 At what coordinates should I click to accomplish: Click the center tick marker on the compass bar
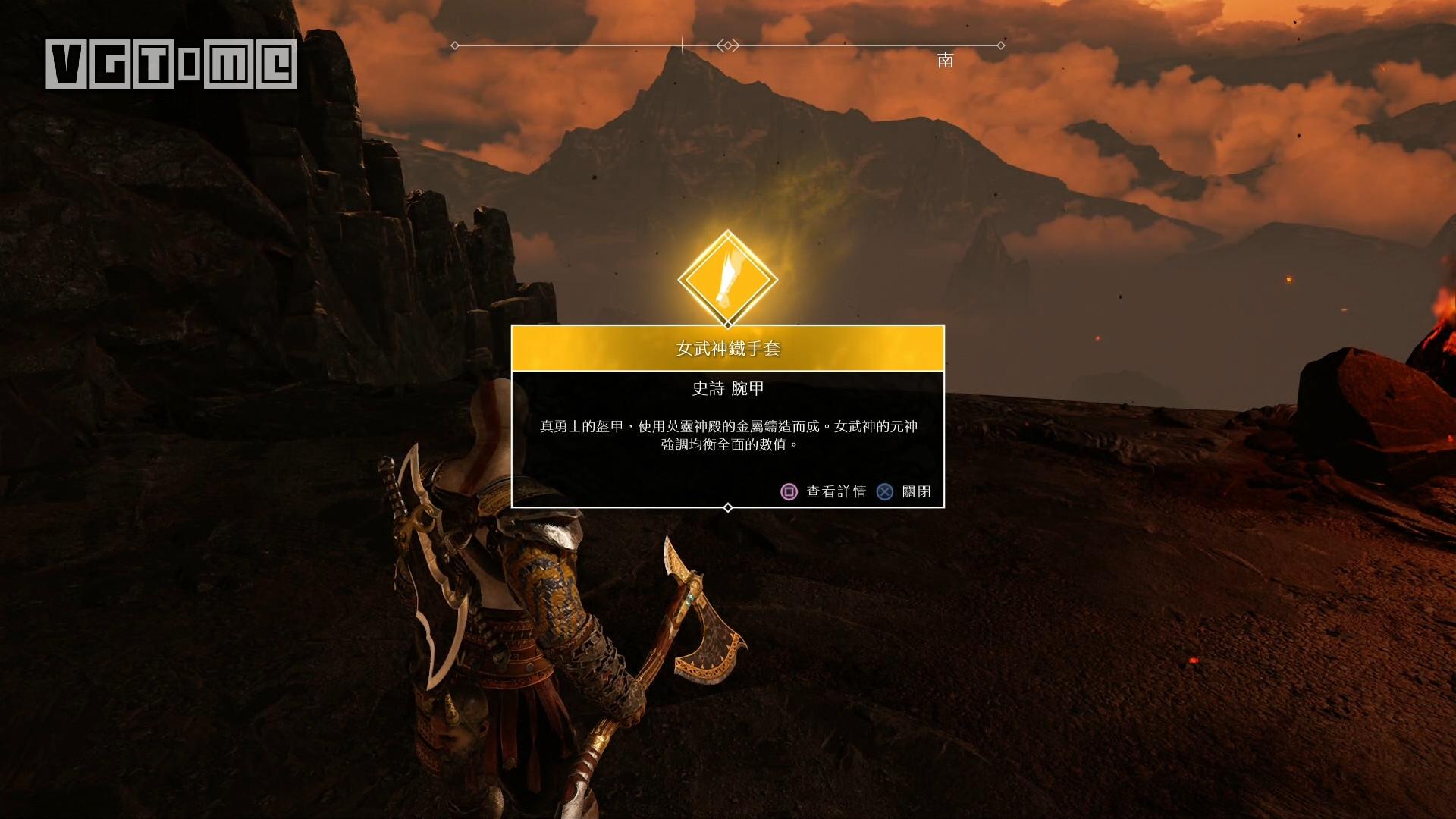point(682,45)
